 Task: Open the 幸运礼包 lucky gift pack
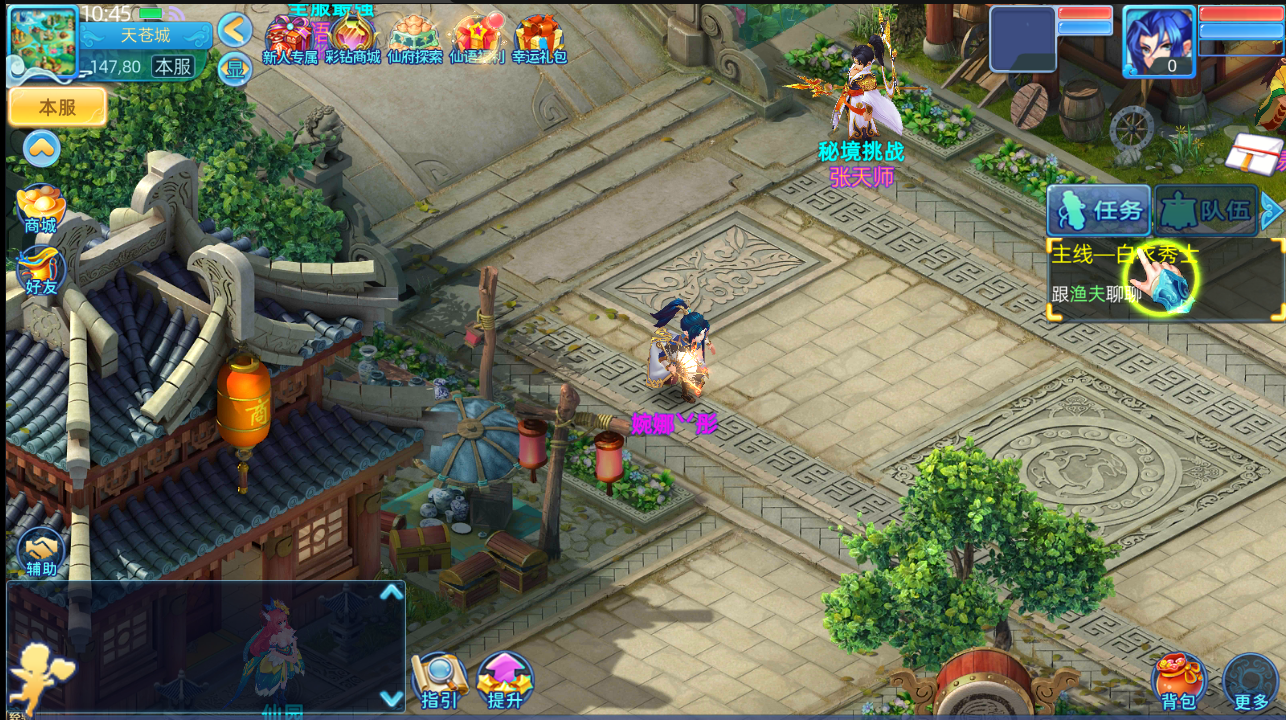pyautogui.click(x=539, y=40)
